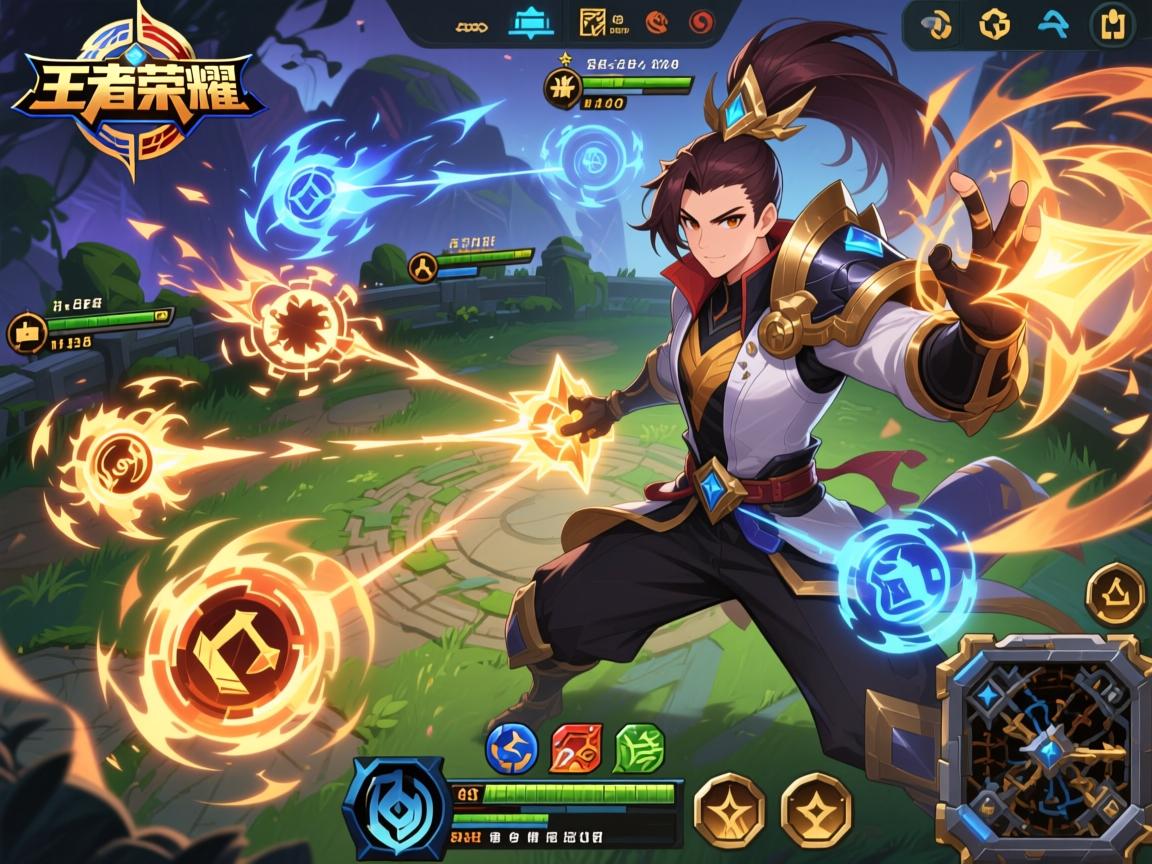Toggle the blue chevron arrow icon
1152x864 pixels.
coord(1053,24)
